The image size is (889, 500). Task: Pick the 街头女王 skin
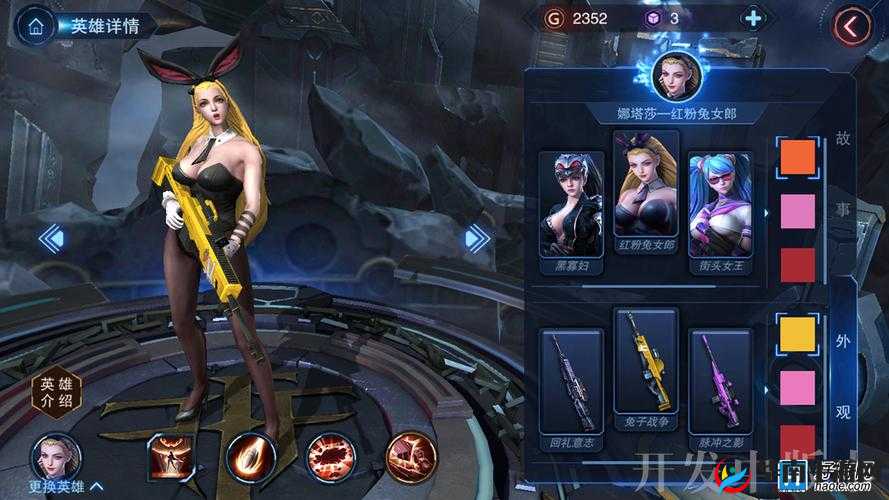point(720,211)
